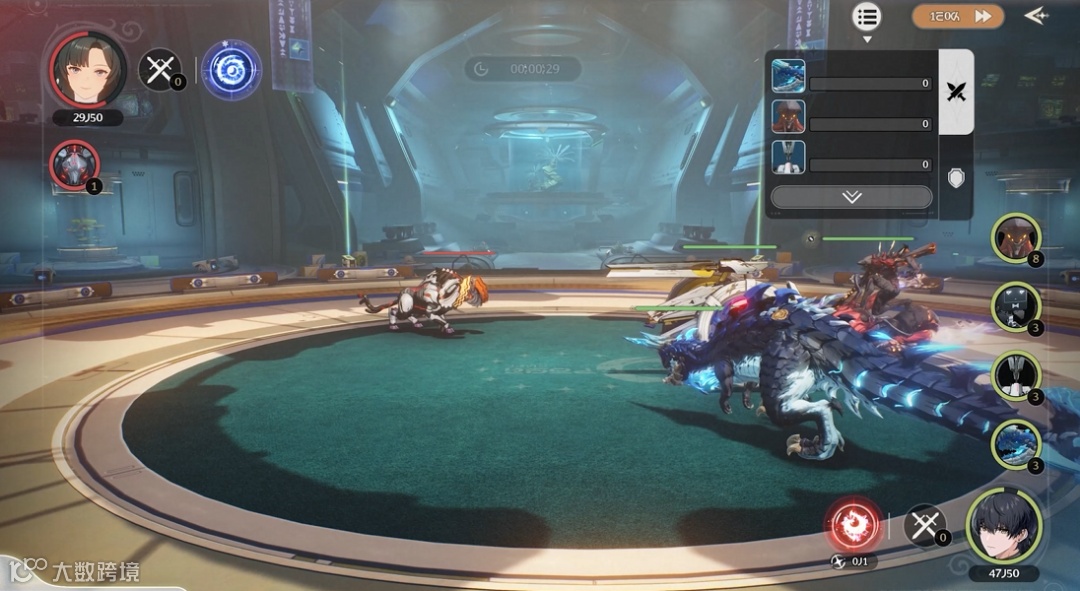Select the red hooded creature row in list

[x=852, y=117]
